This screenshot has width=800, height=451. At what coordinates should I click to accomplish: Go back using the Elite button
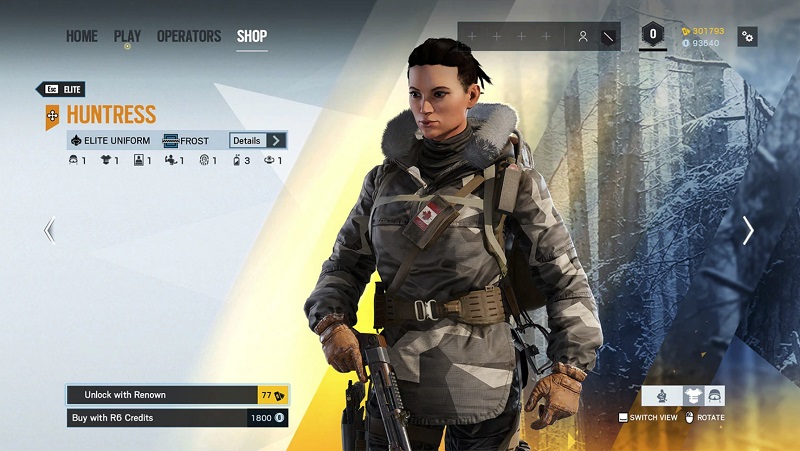coord(61,90)
